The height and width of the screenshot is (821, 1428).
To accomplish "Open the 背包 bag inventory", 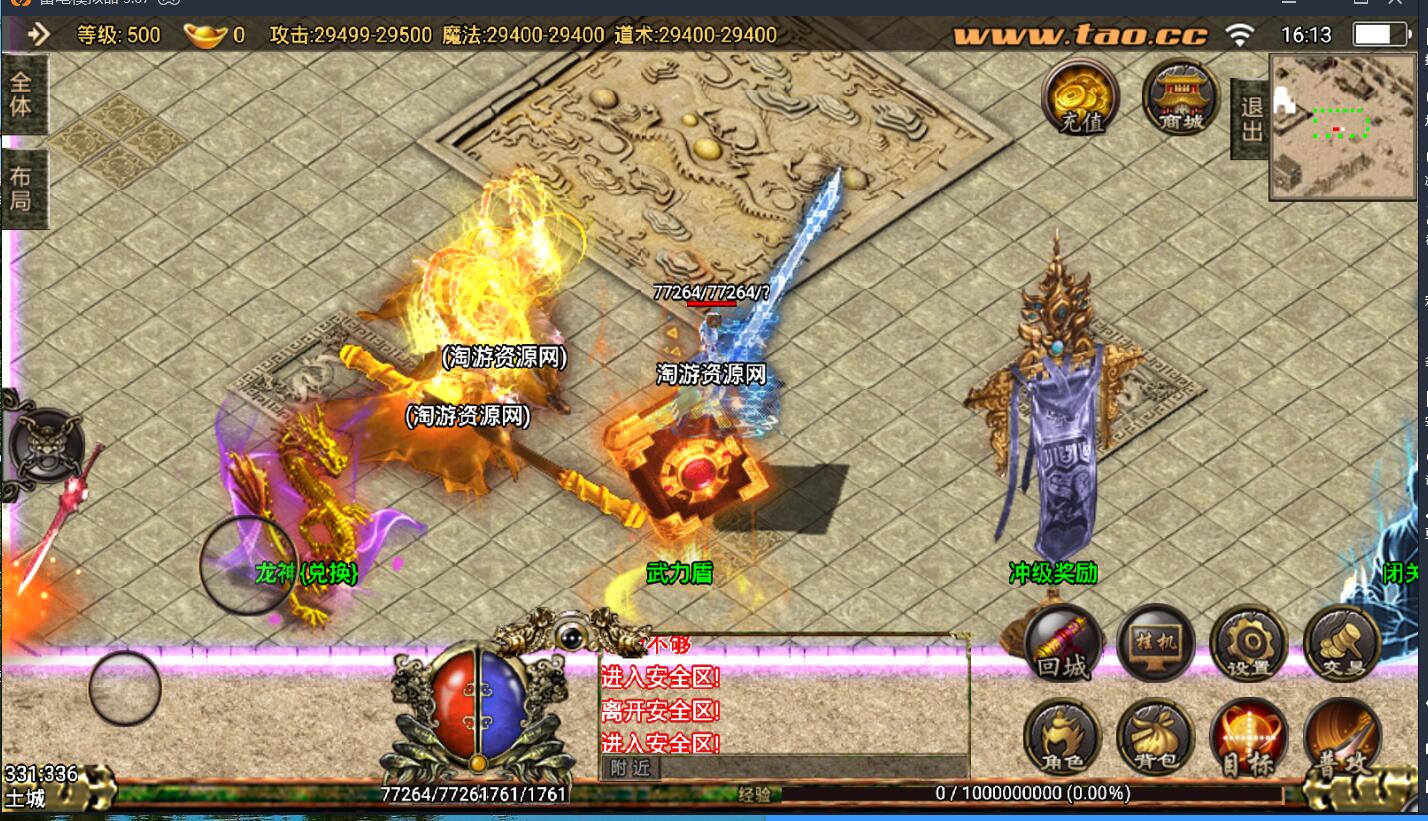I will (1155, 738).
